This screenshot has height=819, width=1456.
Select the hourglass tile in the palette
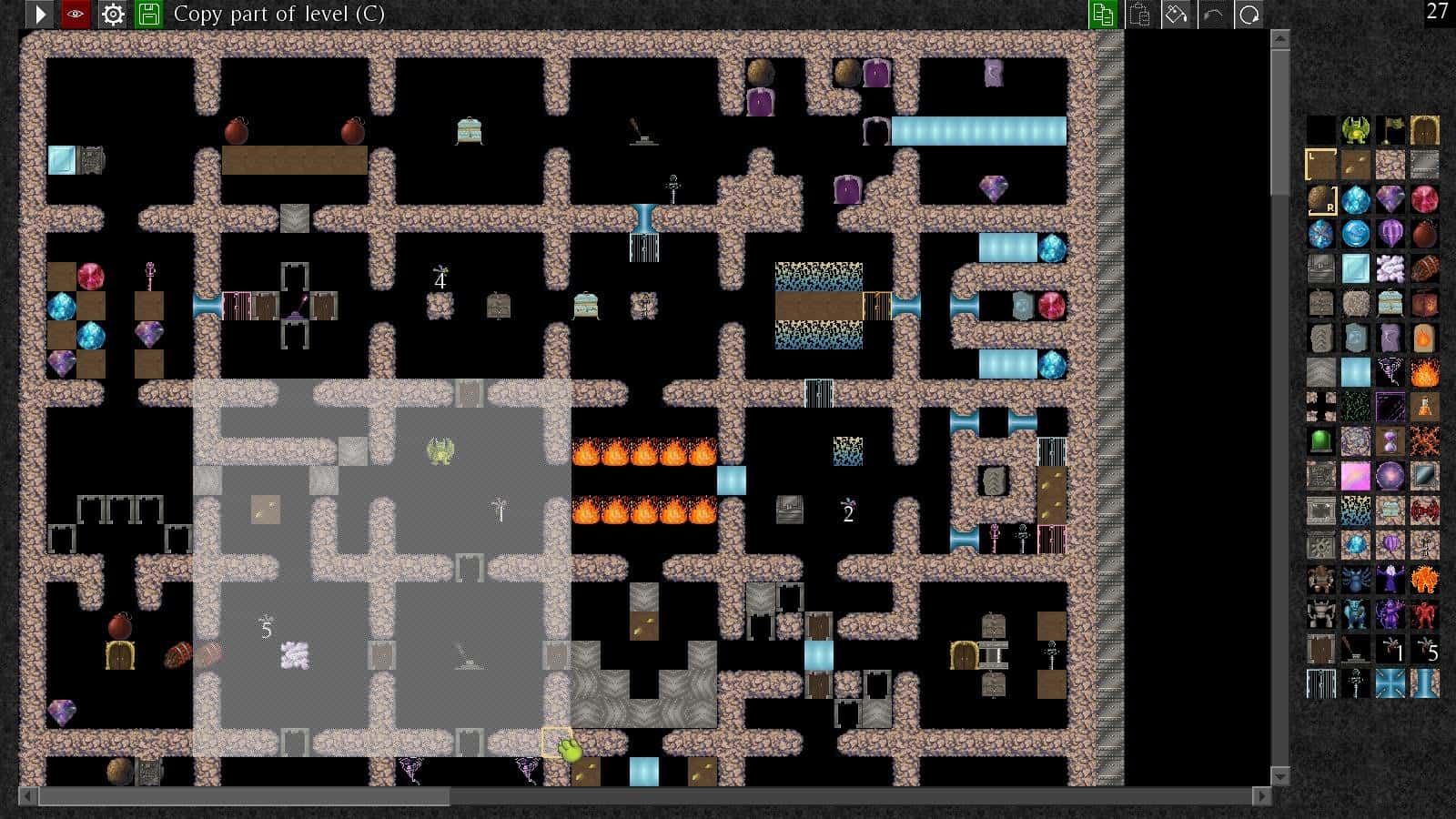(1389, 441)
